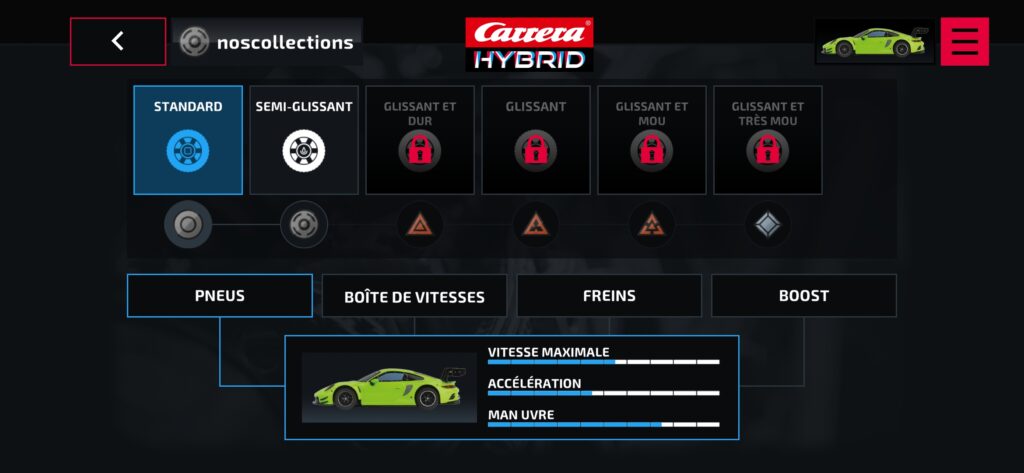Select the locked Glissant et Dur tyre
Screen dimensions: 1024x473
coord(420,140)
